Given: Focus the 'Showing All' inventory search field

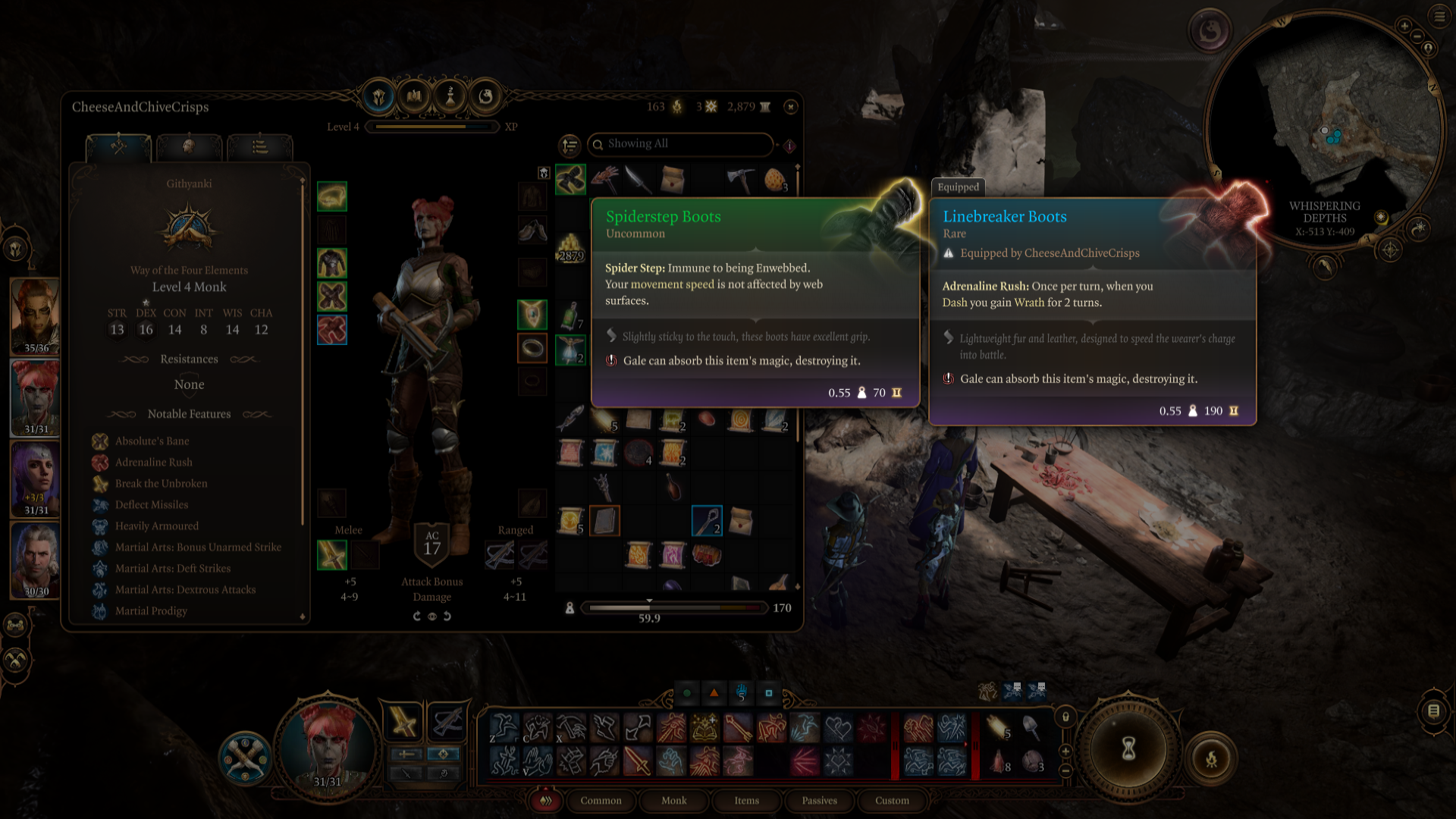Looking at the screenshot, I should (682, 144).
